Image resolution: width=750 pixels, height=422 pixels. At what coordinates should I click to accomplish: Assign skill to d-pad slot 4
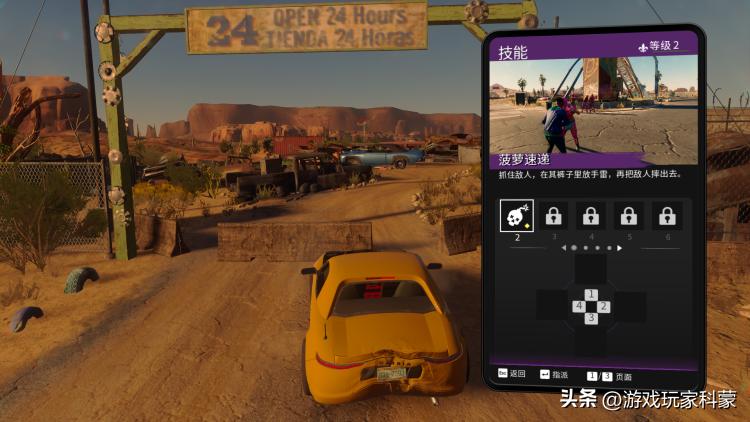[x=579, y=306]
